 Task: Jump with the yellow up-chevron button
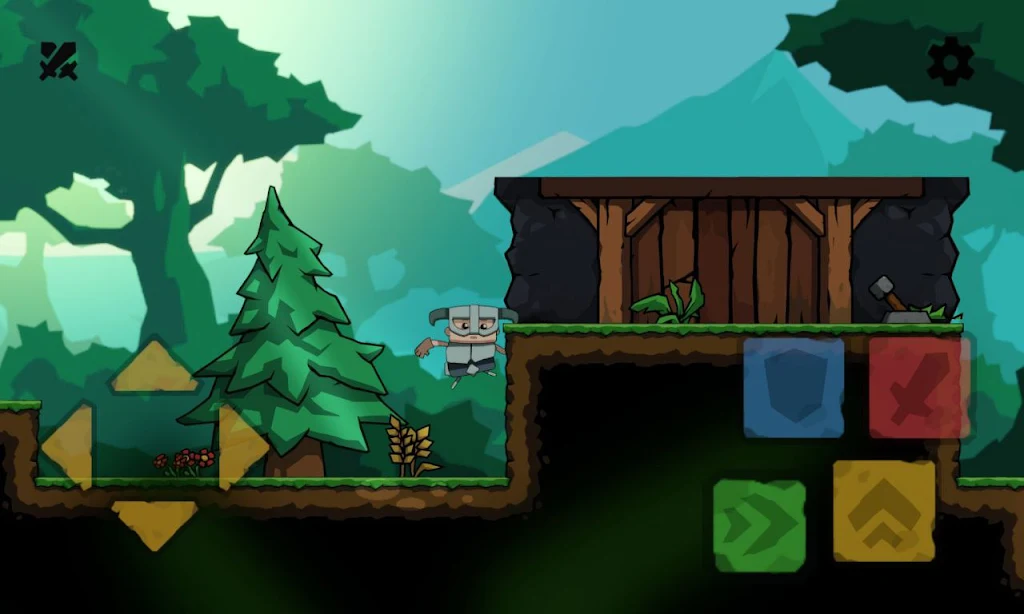(884, 511)
